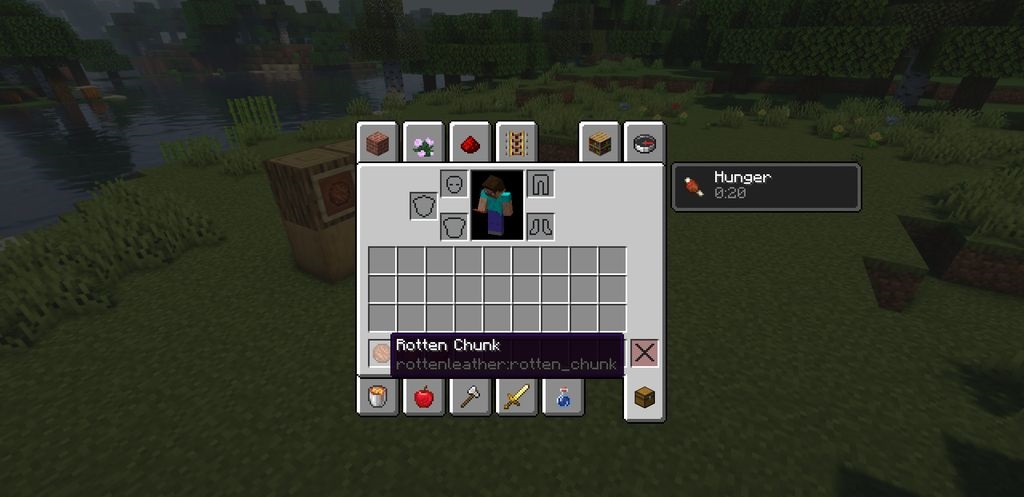Image resolution: width=1024 pixels, height=497 pixels.
Task: Open the potion Brewing tab
Action: [562, 397]
